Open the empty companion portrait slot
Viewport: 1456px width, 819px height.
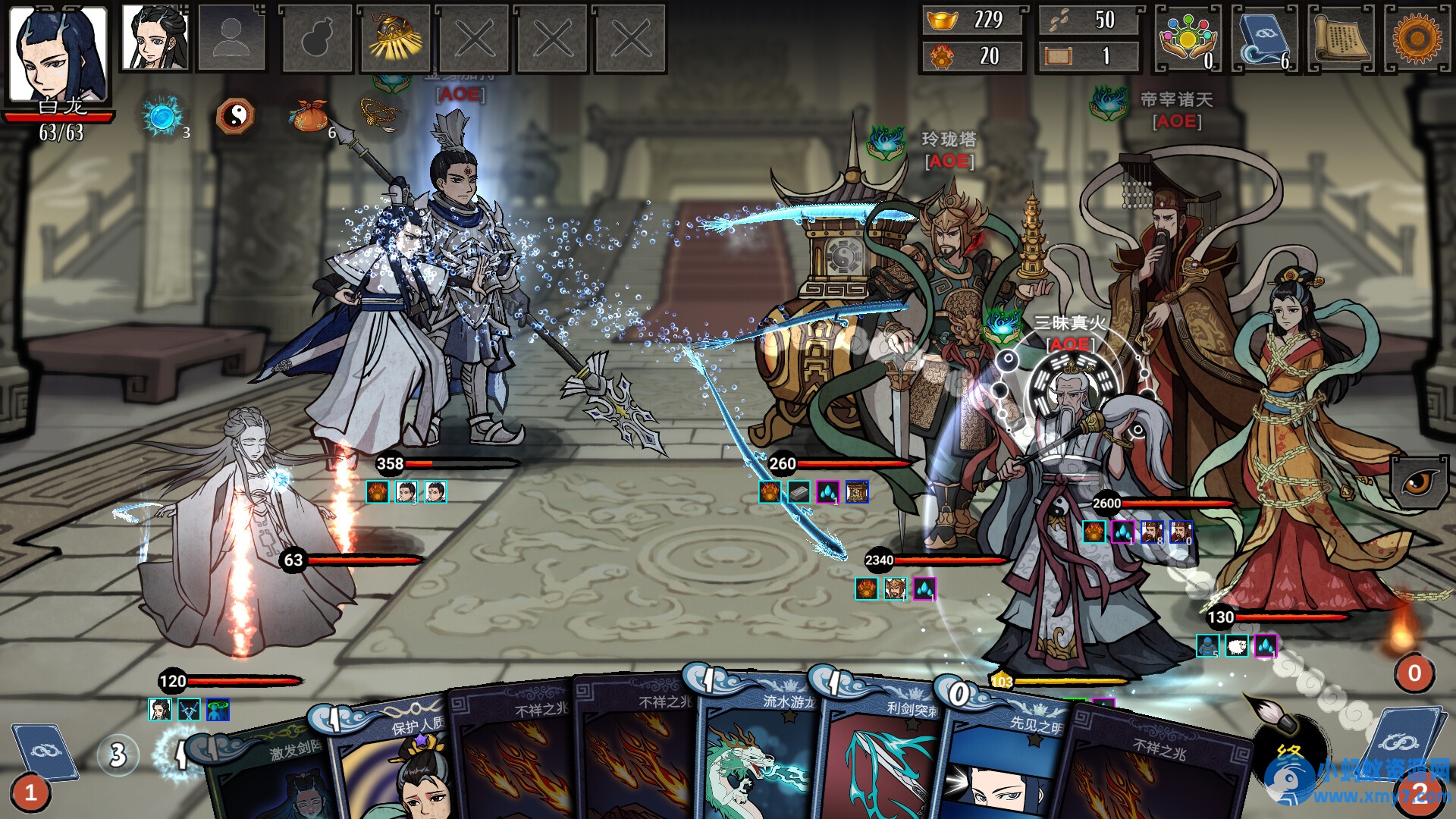point(232,38)
